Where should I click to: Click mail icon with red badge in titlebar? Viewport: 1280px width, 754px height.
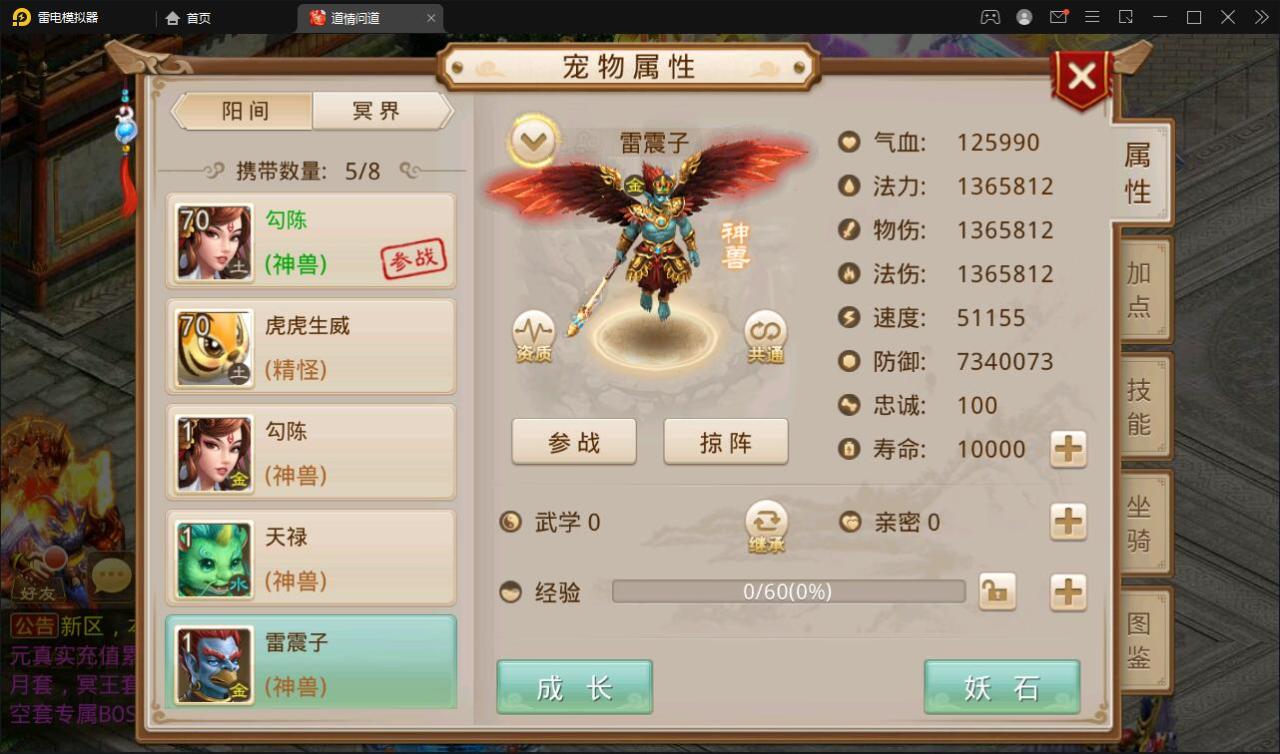pos(1058,17)
